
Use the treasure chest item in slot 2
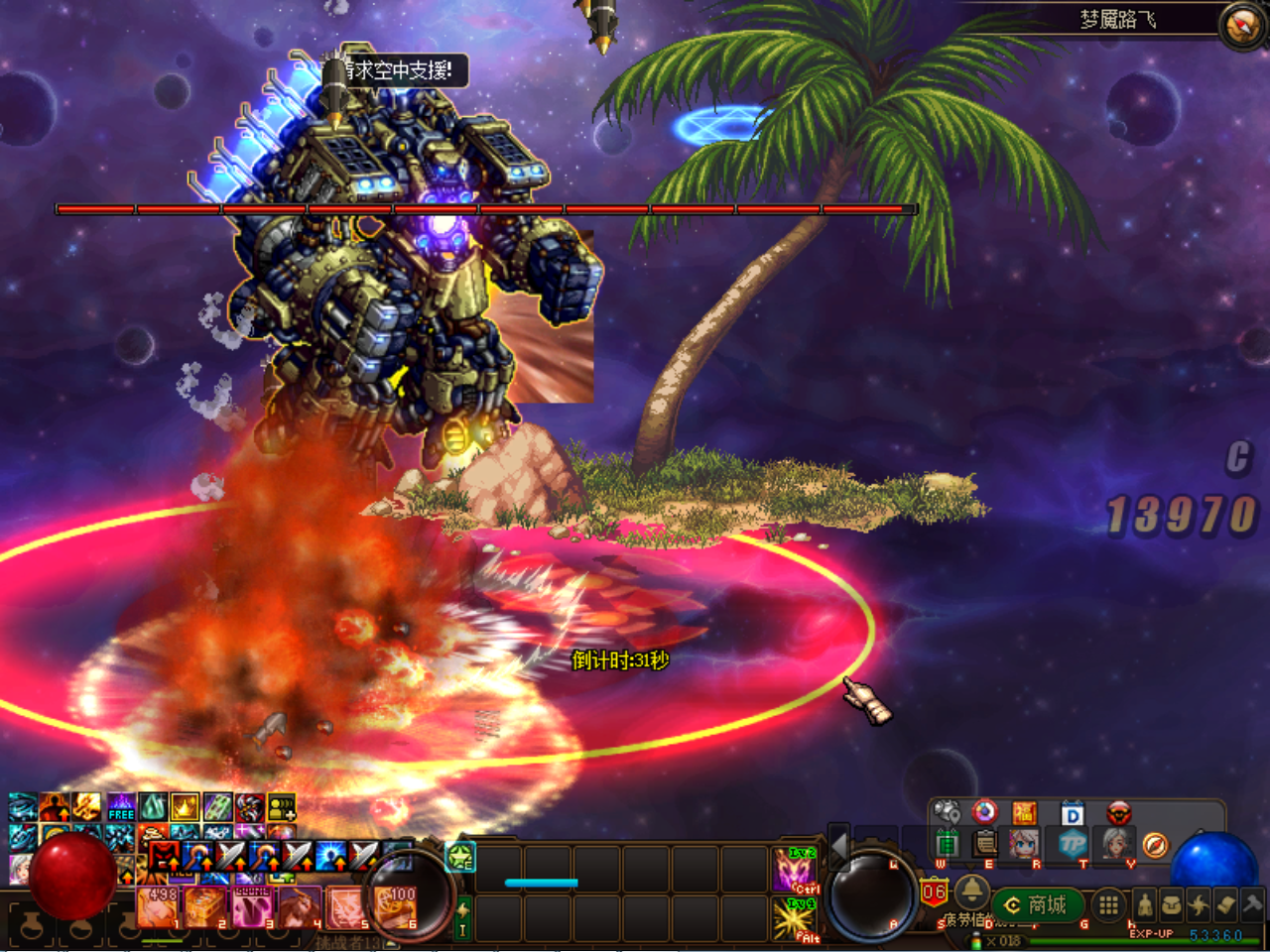(205, 906)
